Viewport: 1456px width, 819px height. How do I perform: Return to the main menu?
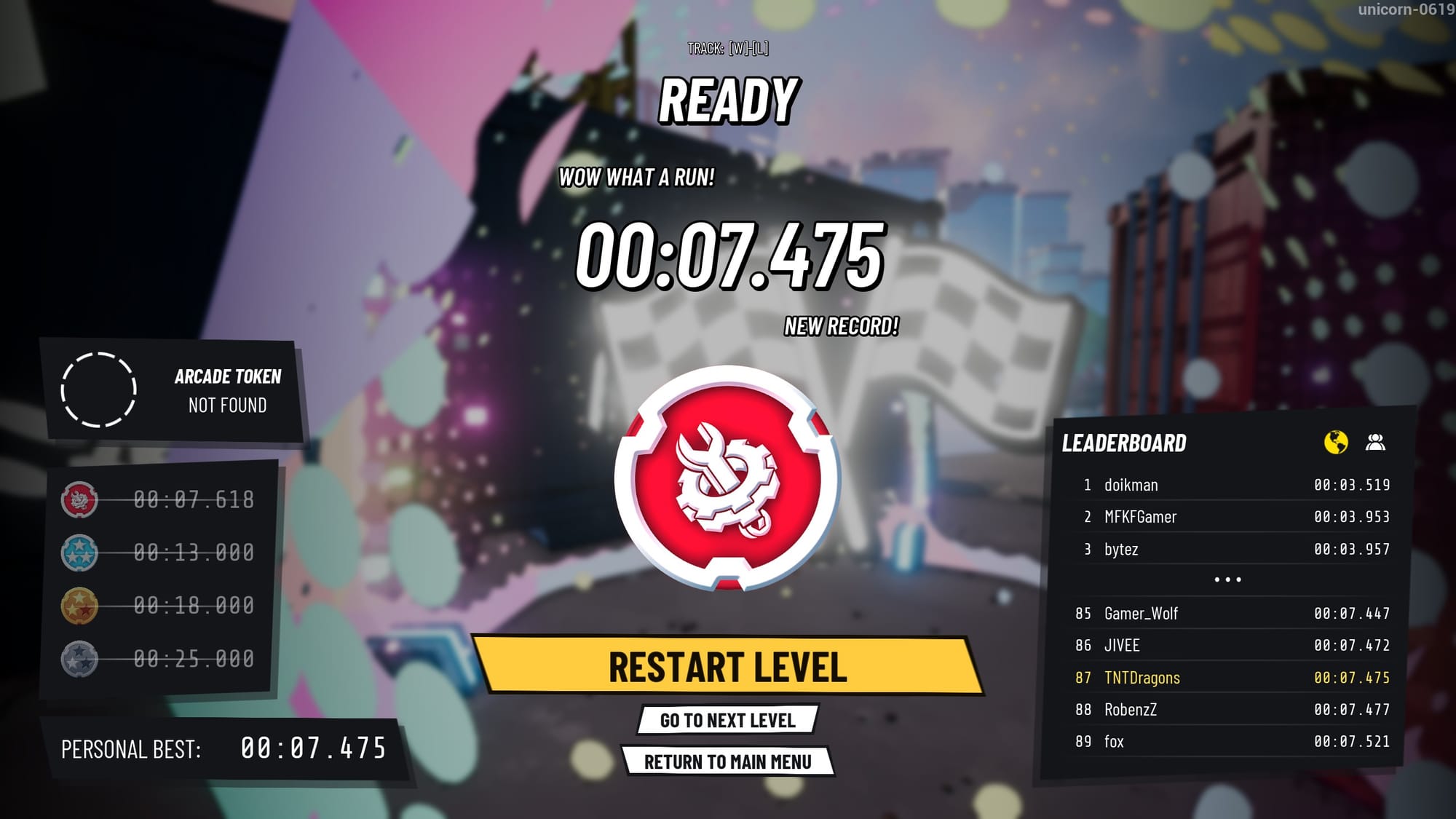[727, 761]
